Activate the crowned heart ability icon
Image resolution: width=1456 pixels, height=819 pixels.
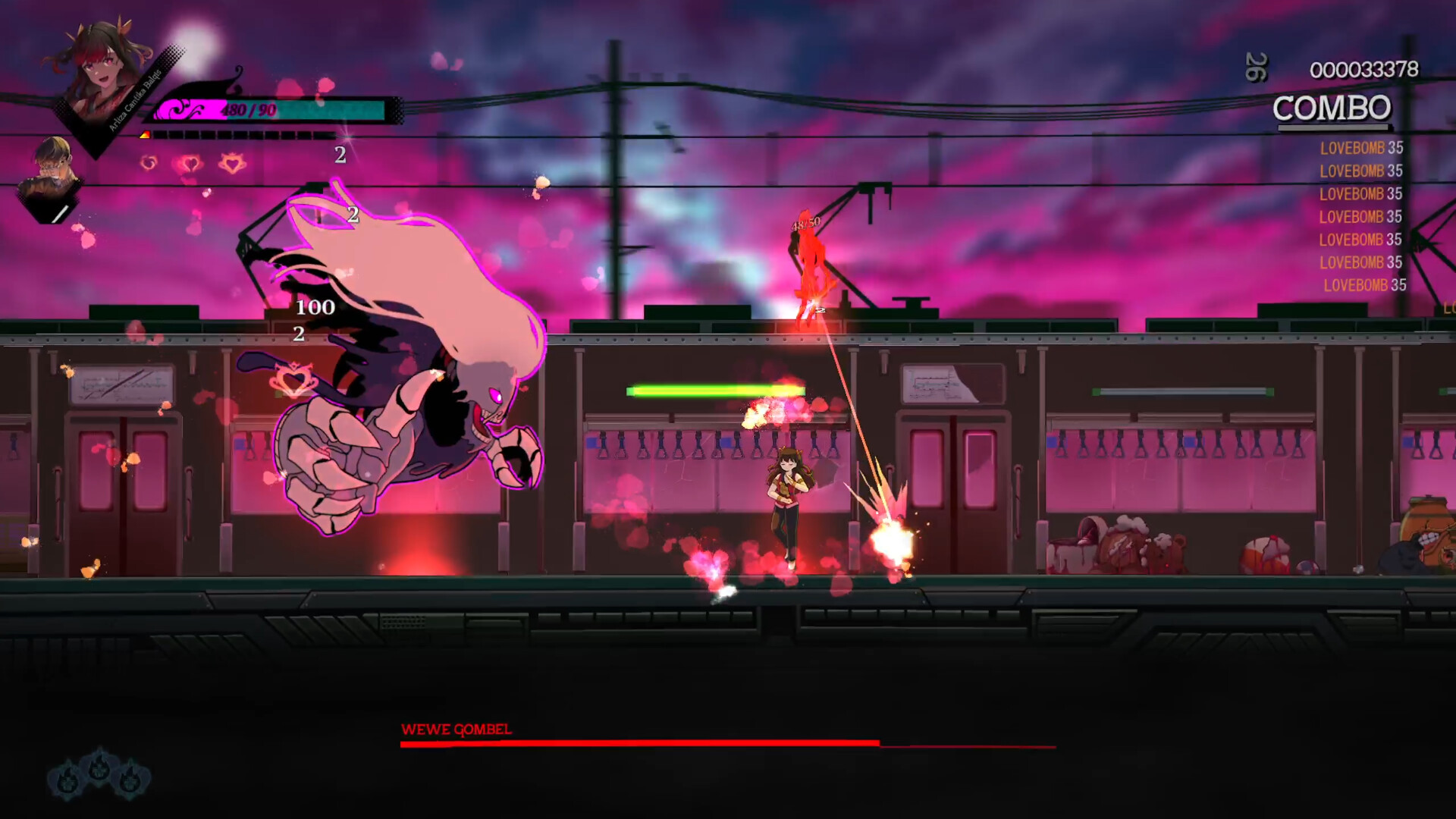(x=233, y=163)
